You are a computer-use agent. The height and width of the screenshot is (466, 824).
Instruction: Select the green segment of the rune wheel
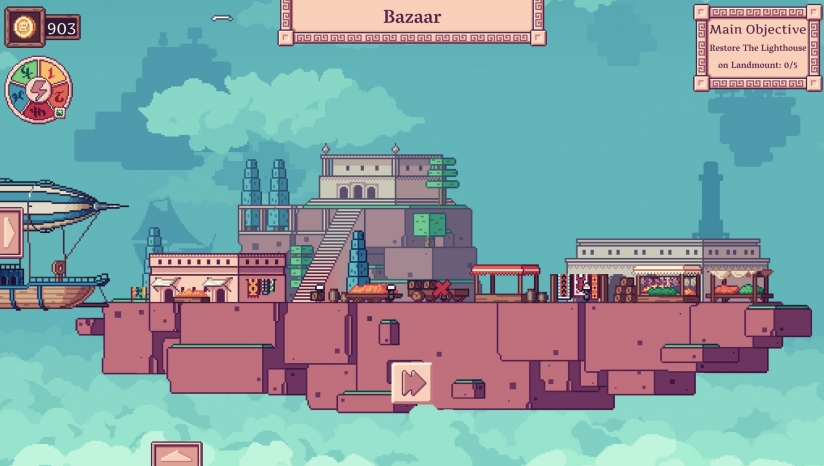click(x=25, y=72)
